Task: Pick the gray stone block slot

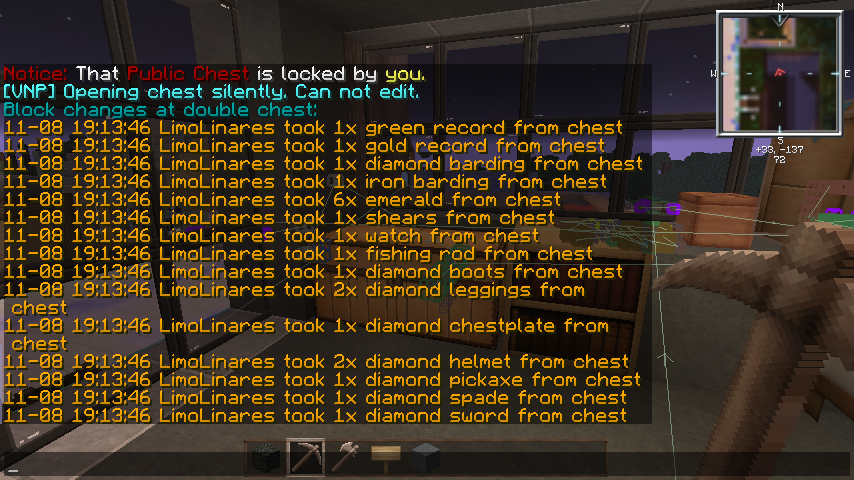Action: [425, 457]
